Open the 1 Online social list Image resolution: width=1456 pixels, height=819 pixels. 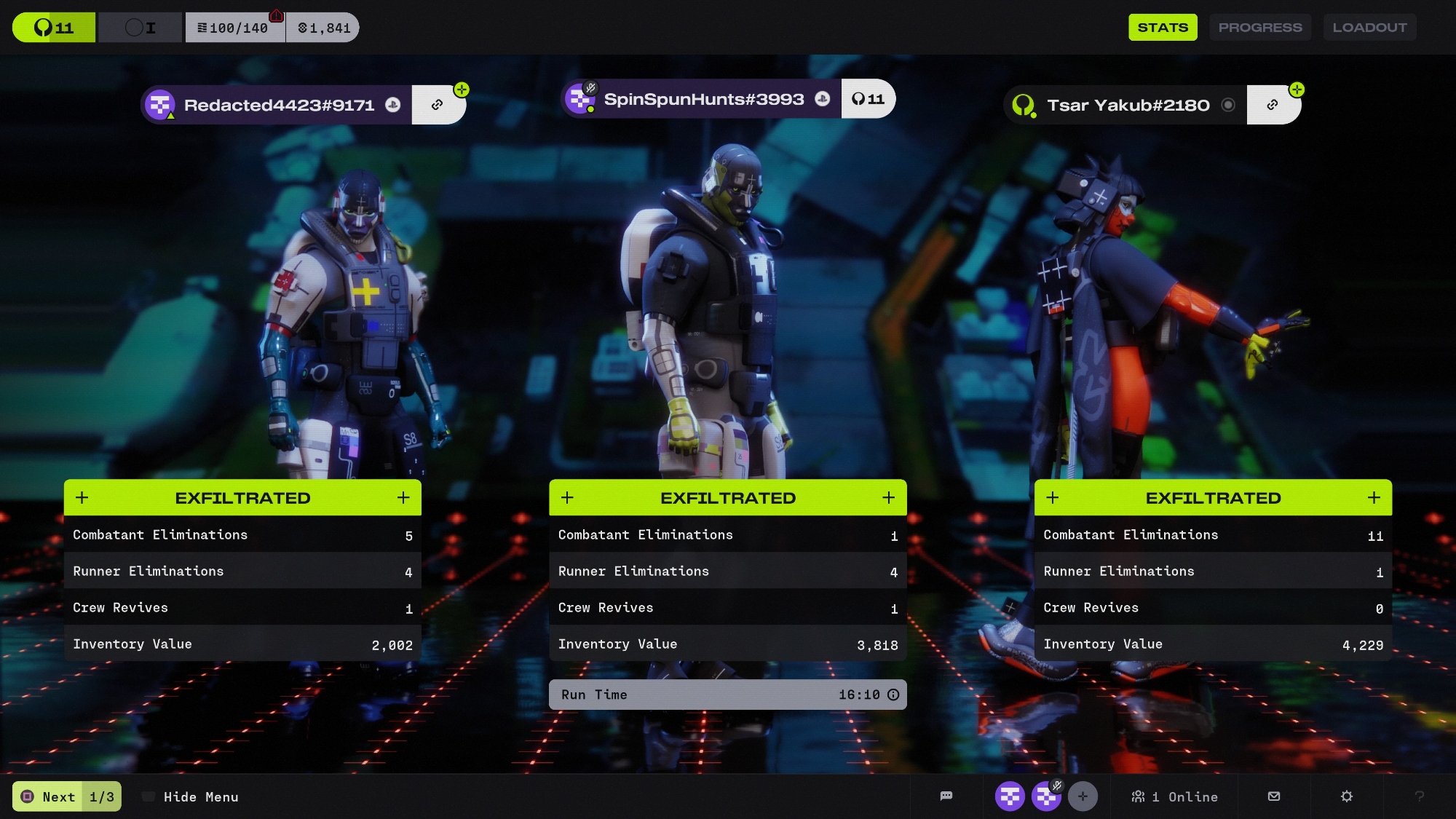(x=1174, y=797)
